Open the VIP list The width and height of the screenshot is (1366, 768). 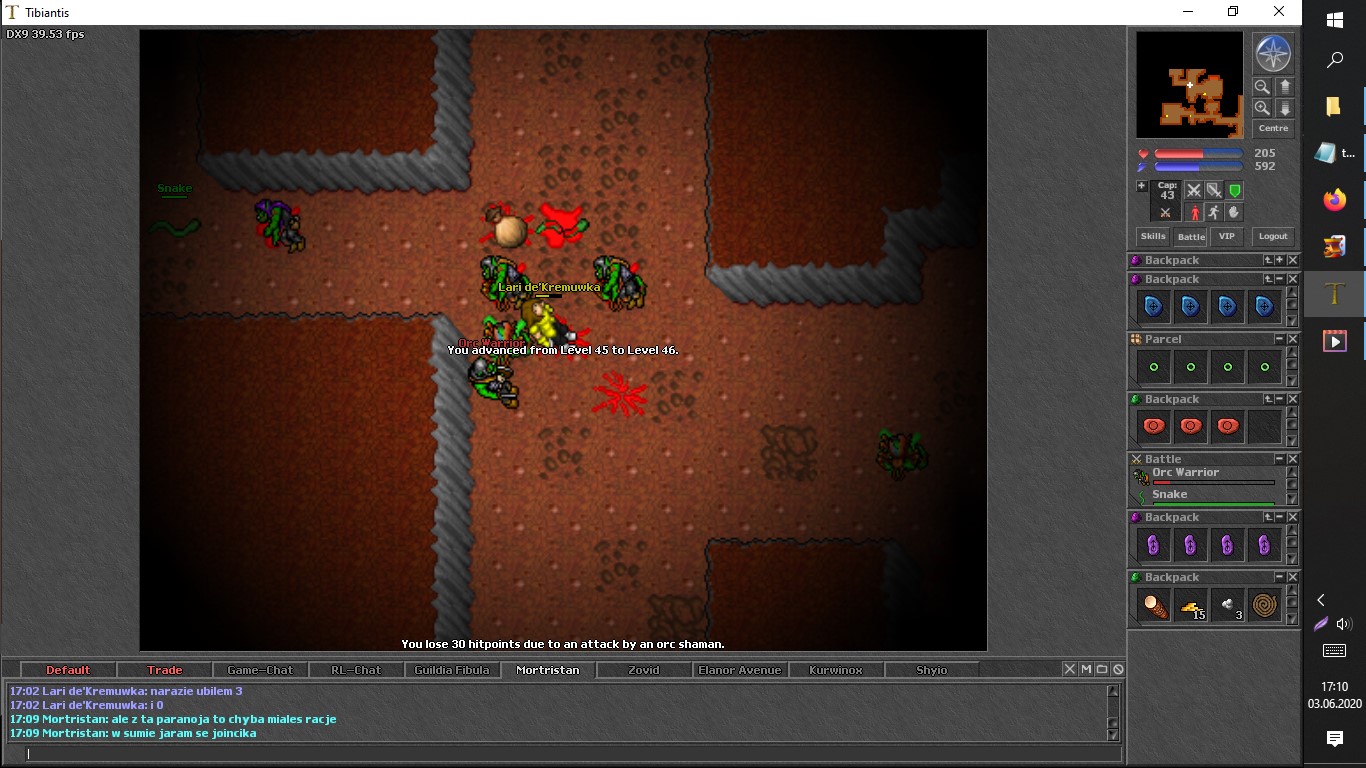click(1227, 237)
